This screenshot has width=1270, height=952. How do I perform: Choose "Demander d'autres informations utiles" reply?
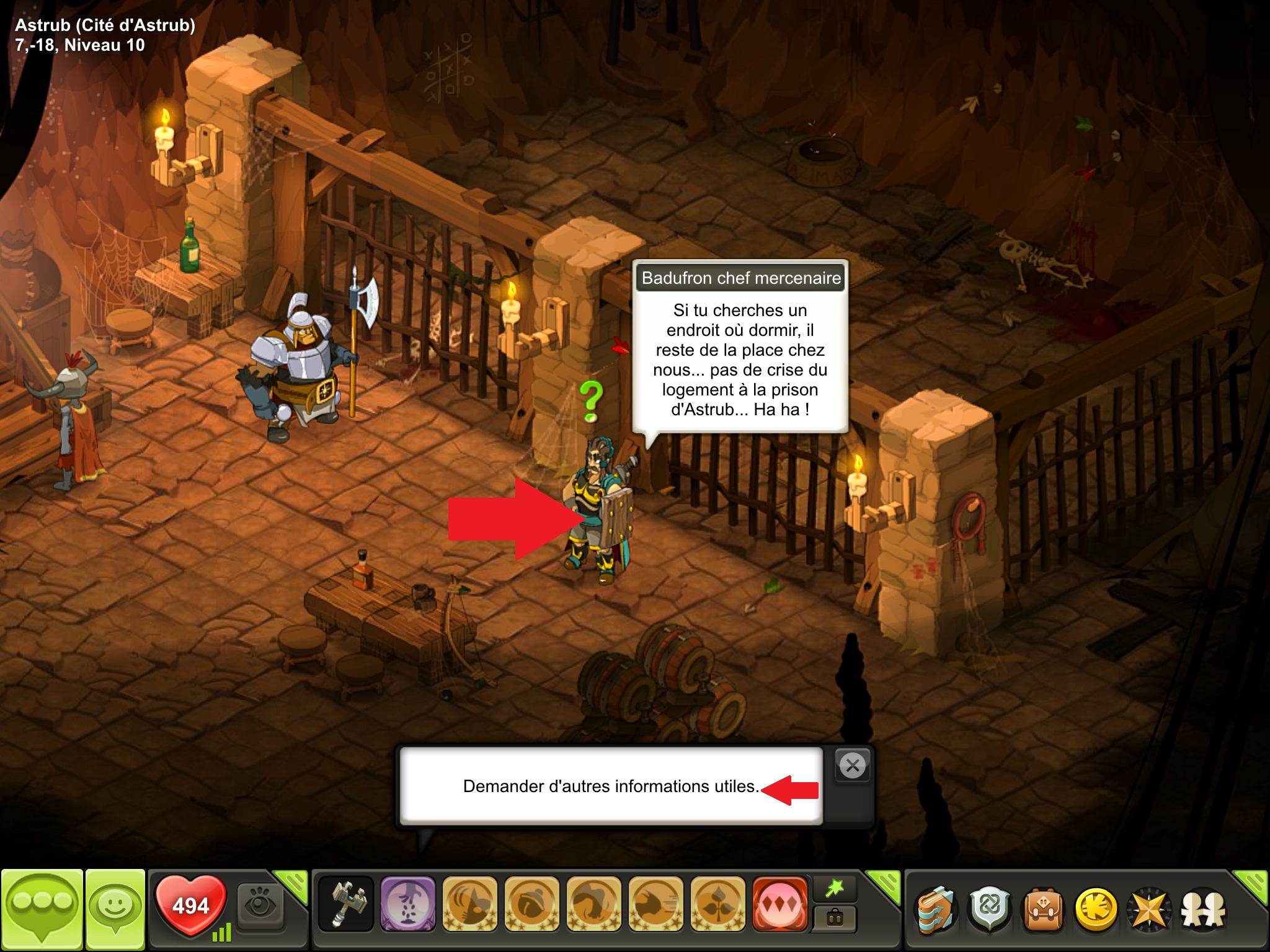611,787
